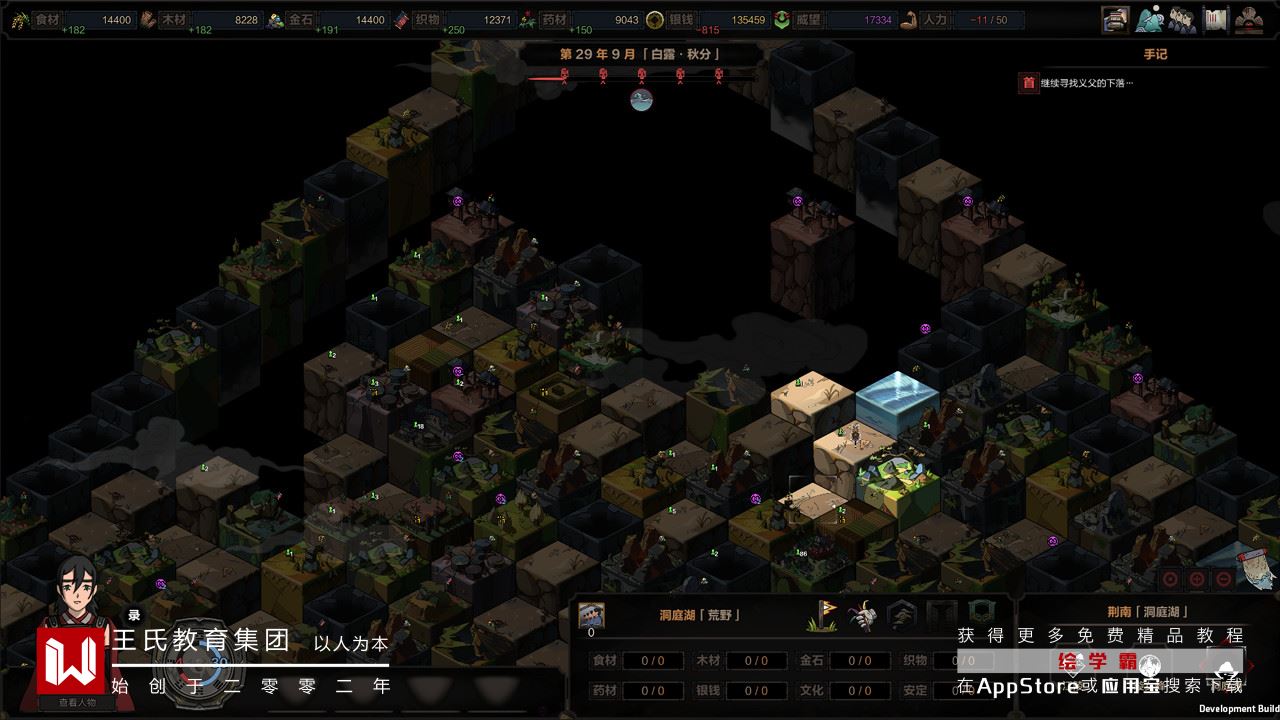Select the quest entry 继续寻找义父的下落
The image size is (1280, 720).
[x=1086, y=83]
